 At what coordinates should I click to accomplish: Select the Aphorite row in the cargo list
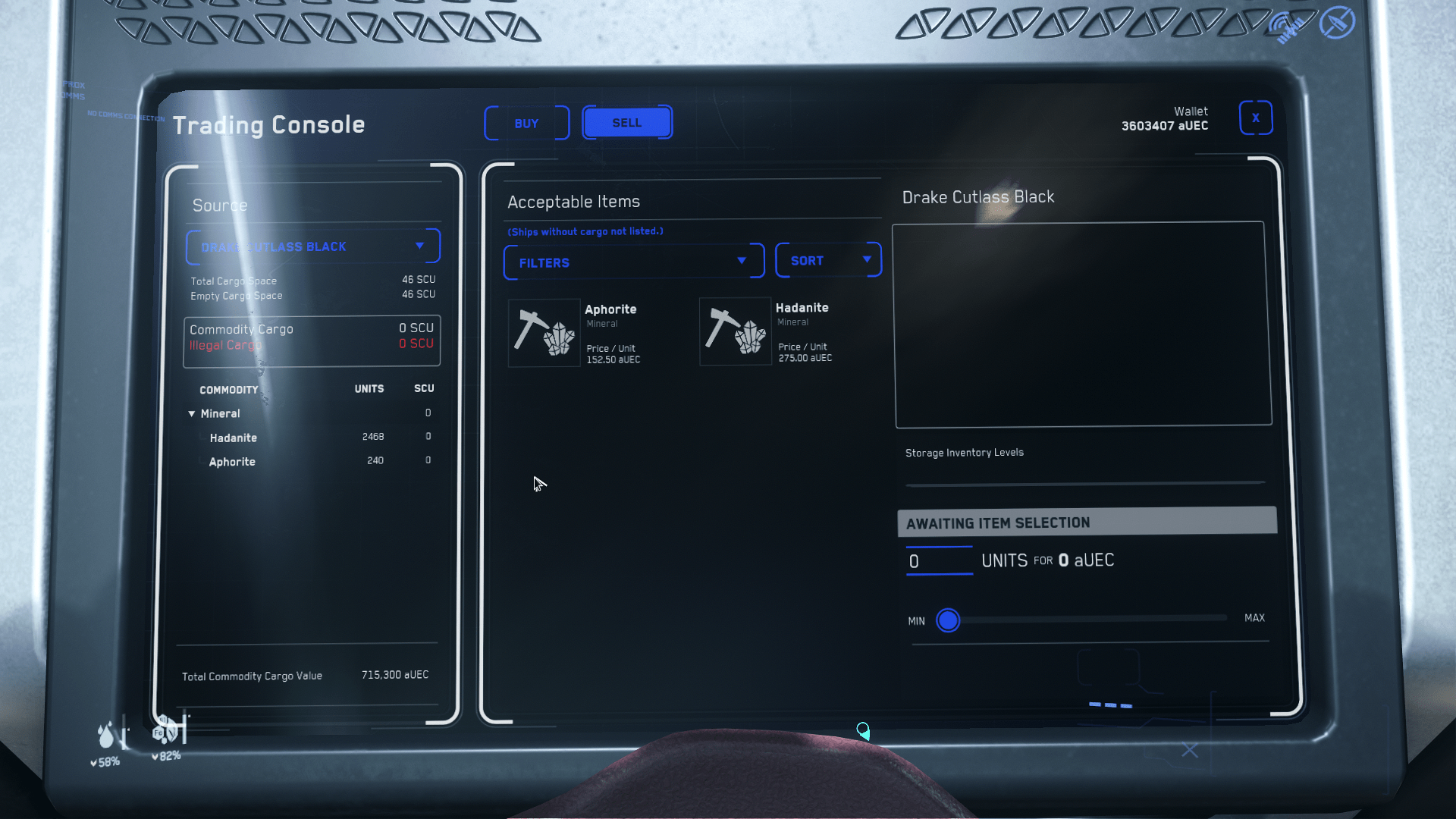click(232, 461)
